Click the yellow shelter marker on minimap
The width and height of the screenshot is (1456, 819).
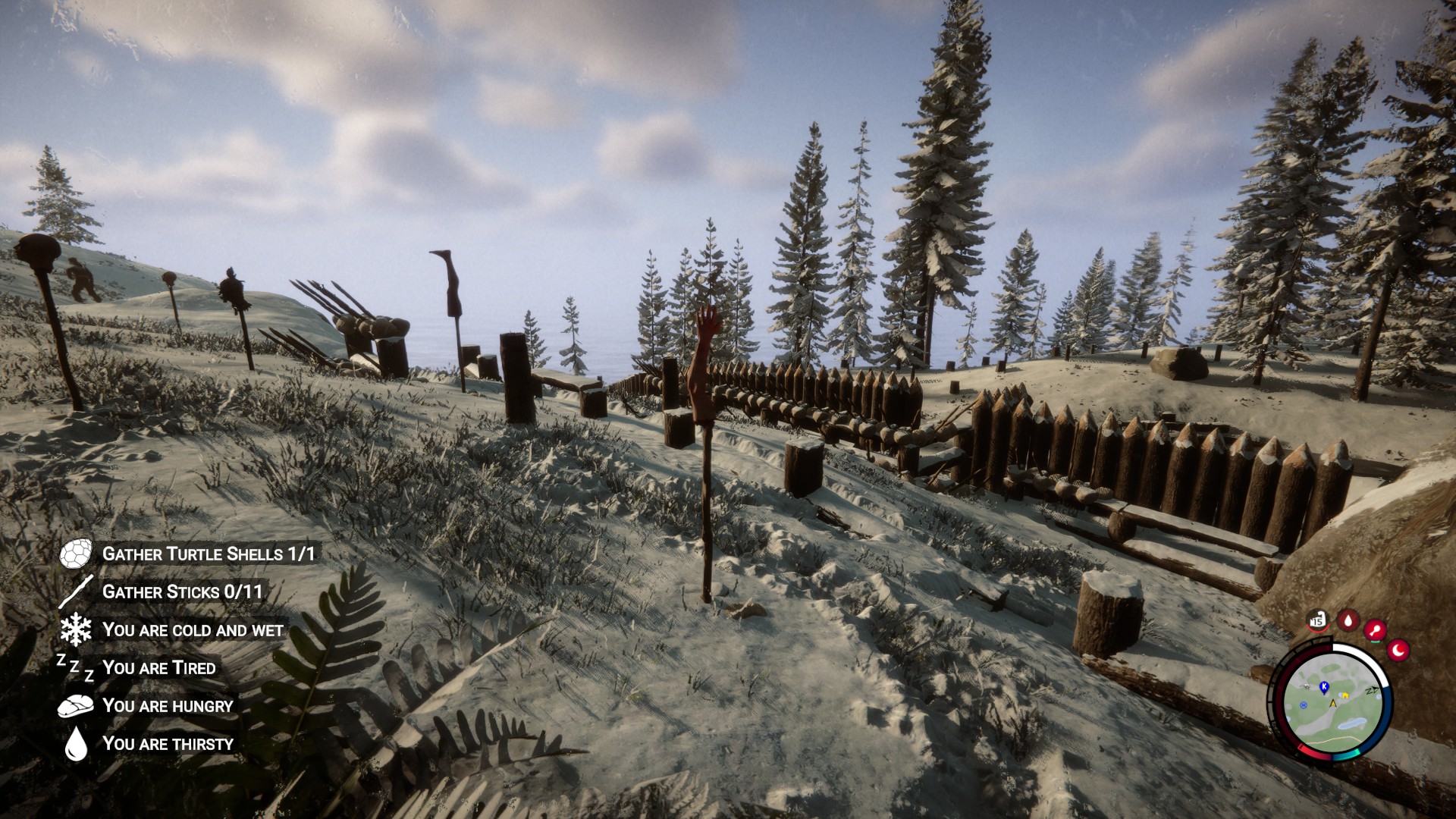coord(1344,695)
